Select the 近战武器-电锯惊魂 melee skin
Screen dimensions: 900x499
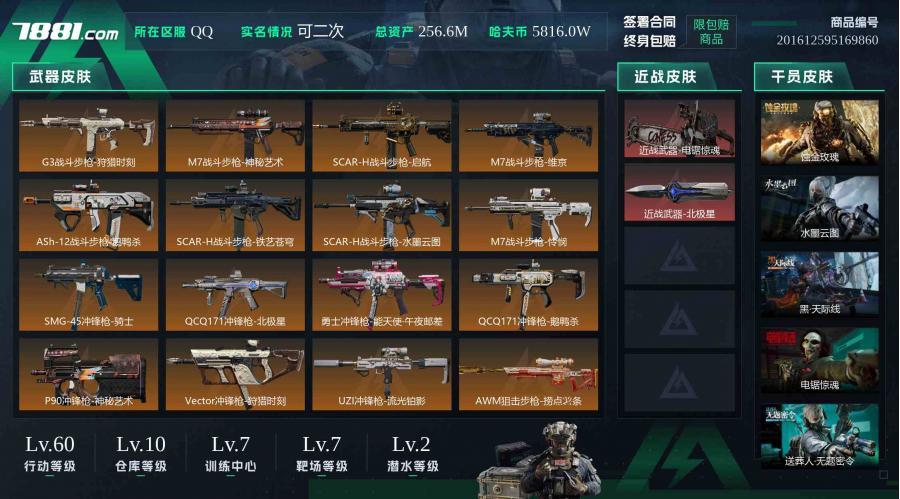[x=679, y=129]
